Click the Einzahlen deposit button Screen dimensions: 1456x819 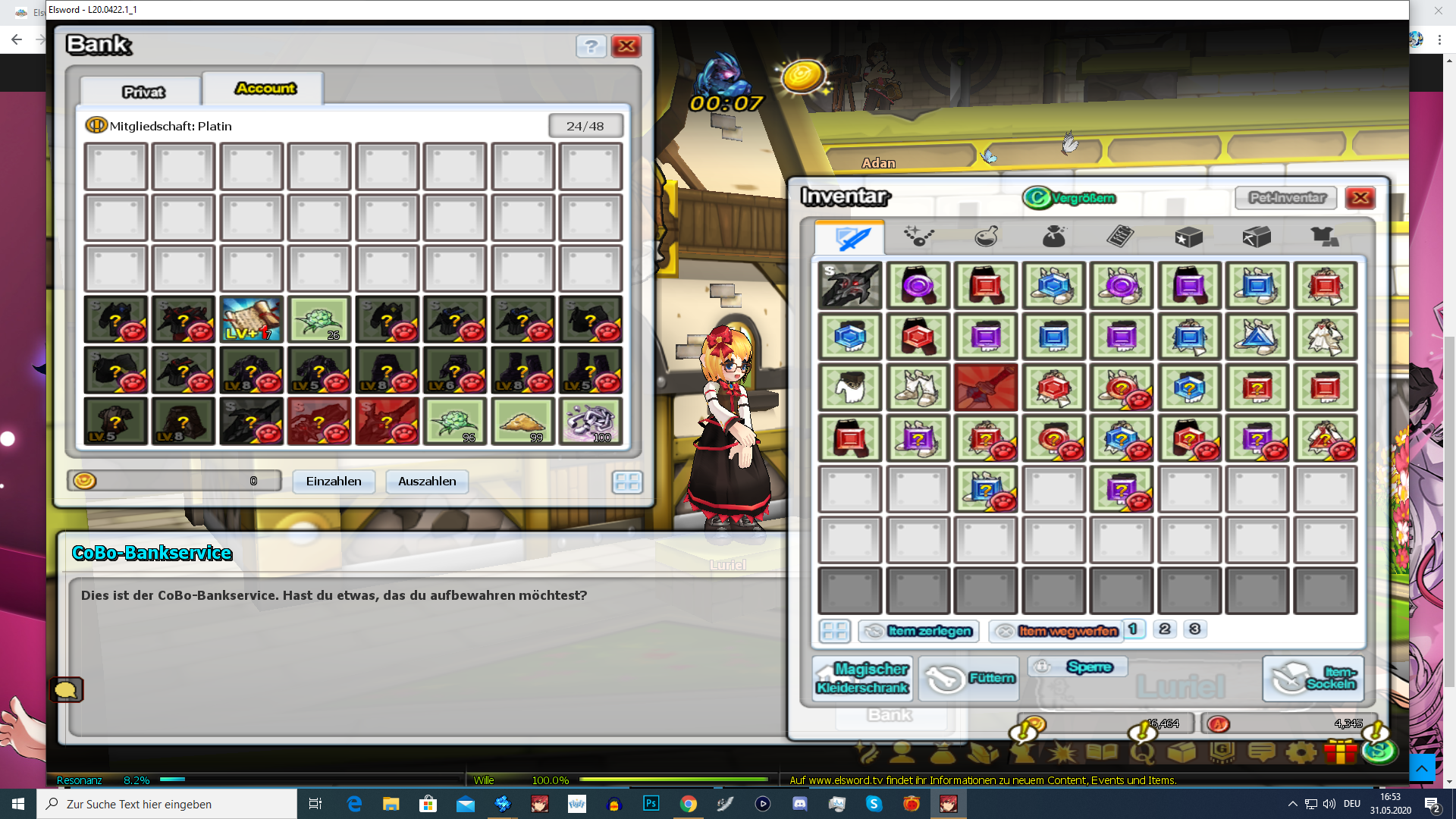(x=334, y=482)
